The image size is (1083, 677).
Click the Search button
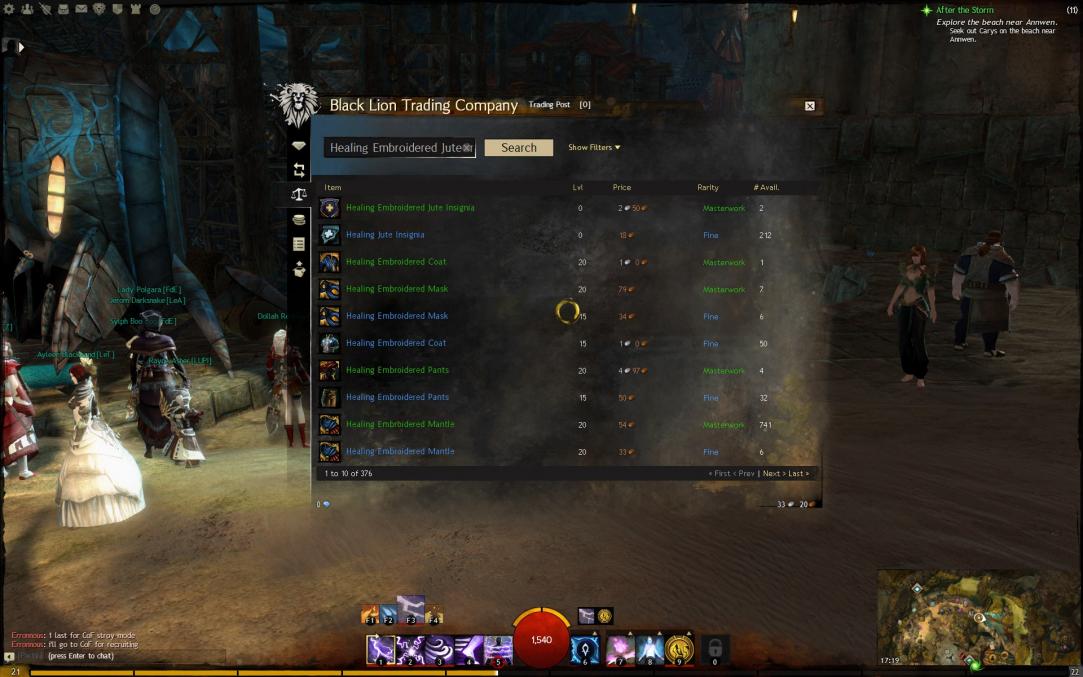(x=518, y=148)
